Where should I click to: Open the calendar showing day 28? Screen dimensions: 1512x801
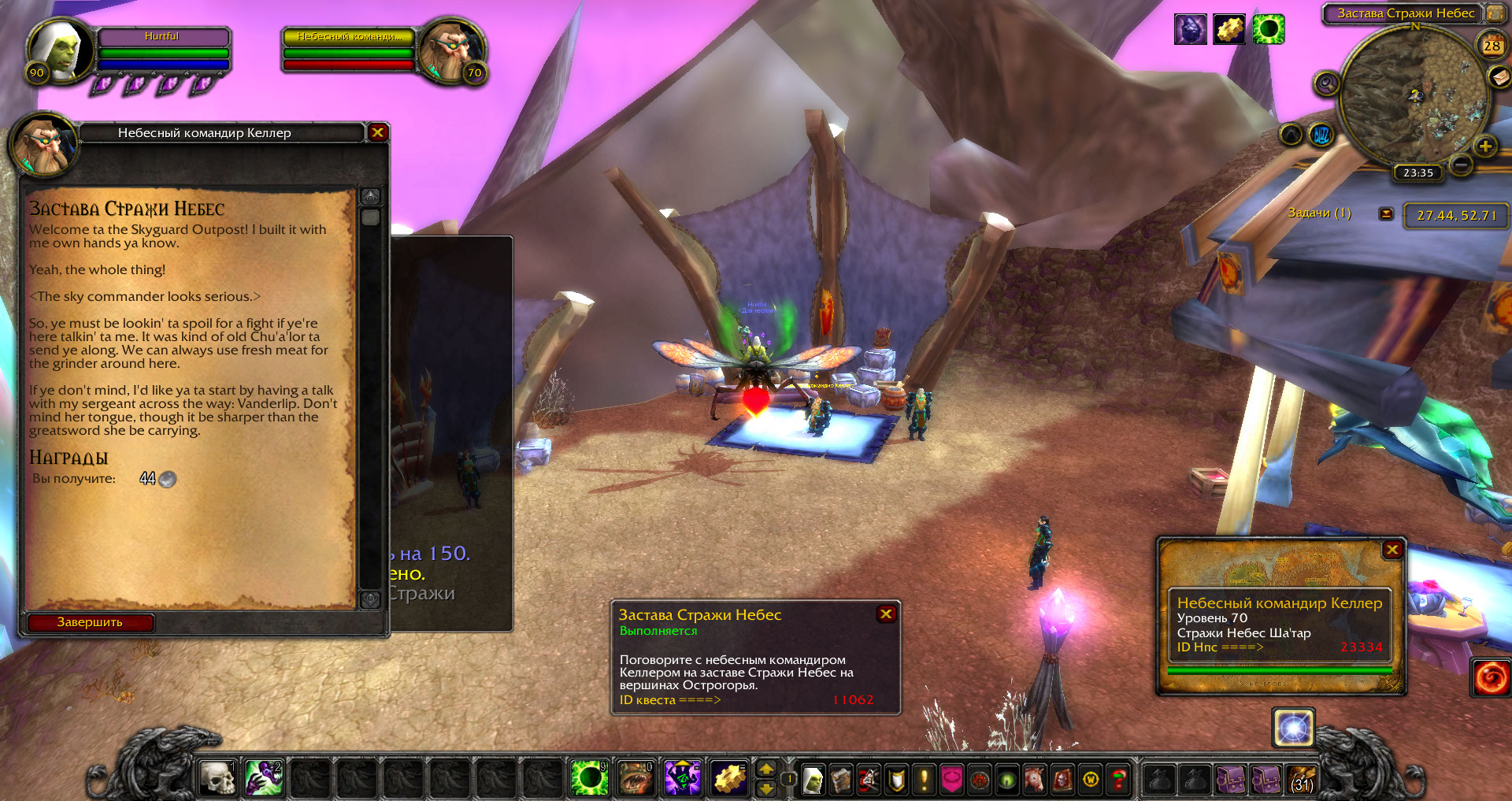tap(1492, 45)
